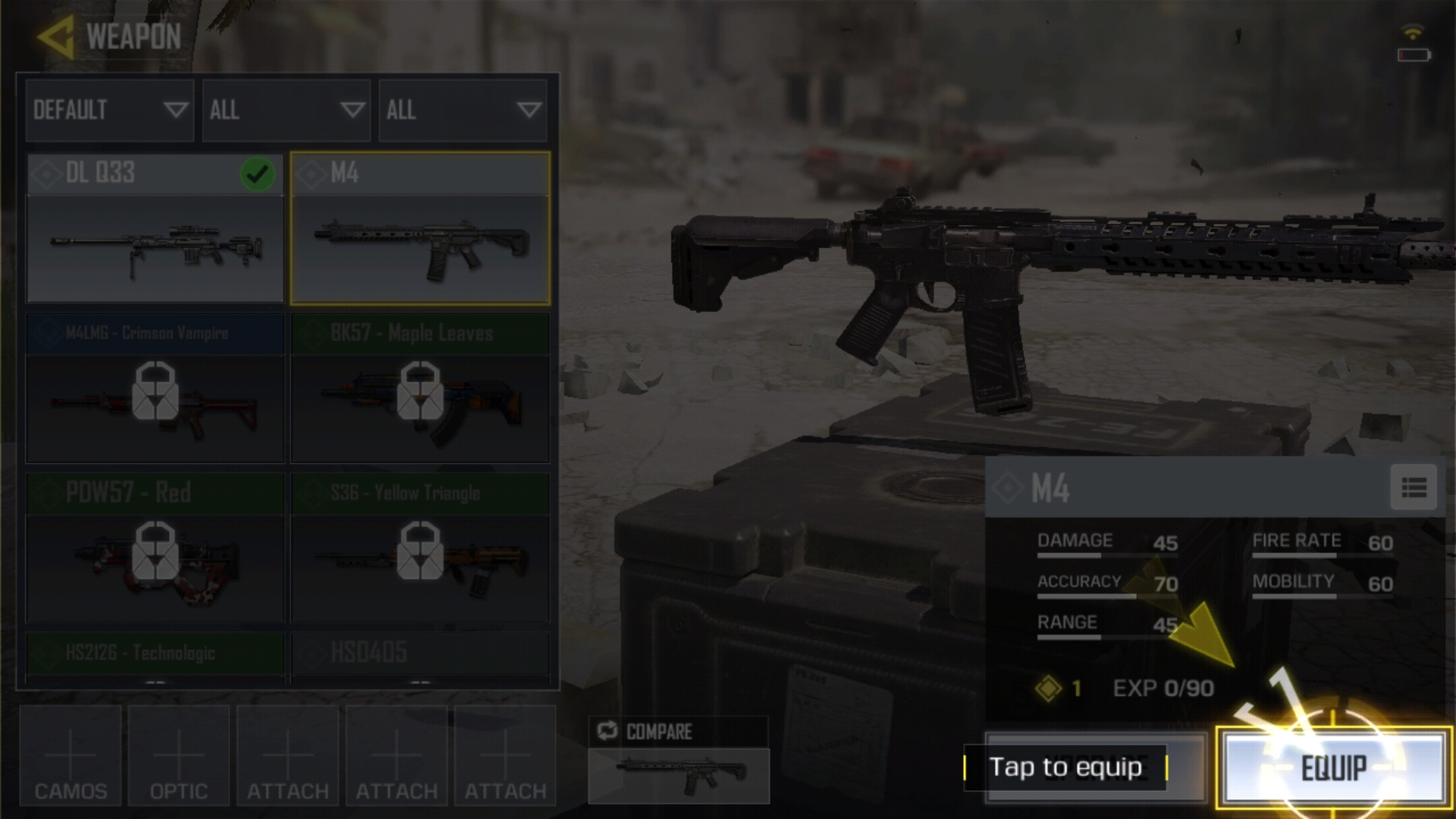Select locked M4LMG Crimson Vampire

(155, 388)
